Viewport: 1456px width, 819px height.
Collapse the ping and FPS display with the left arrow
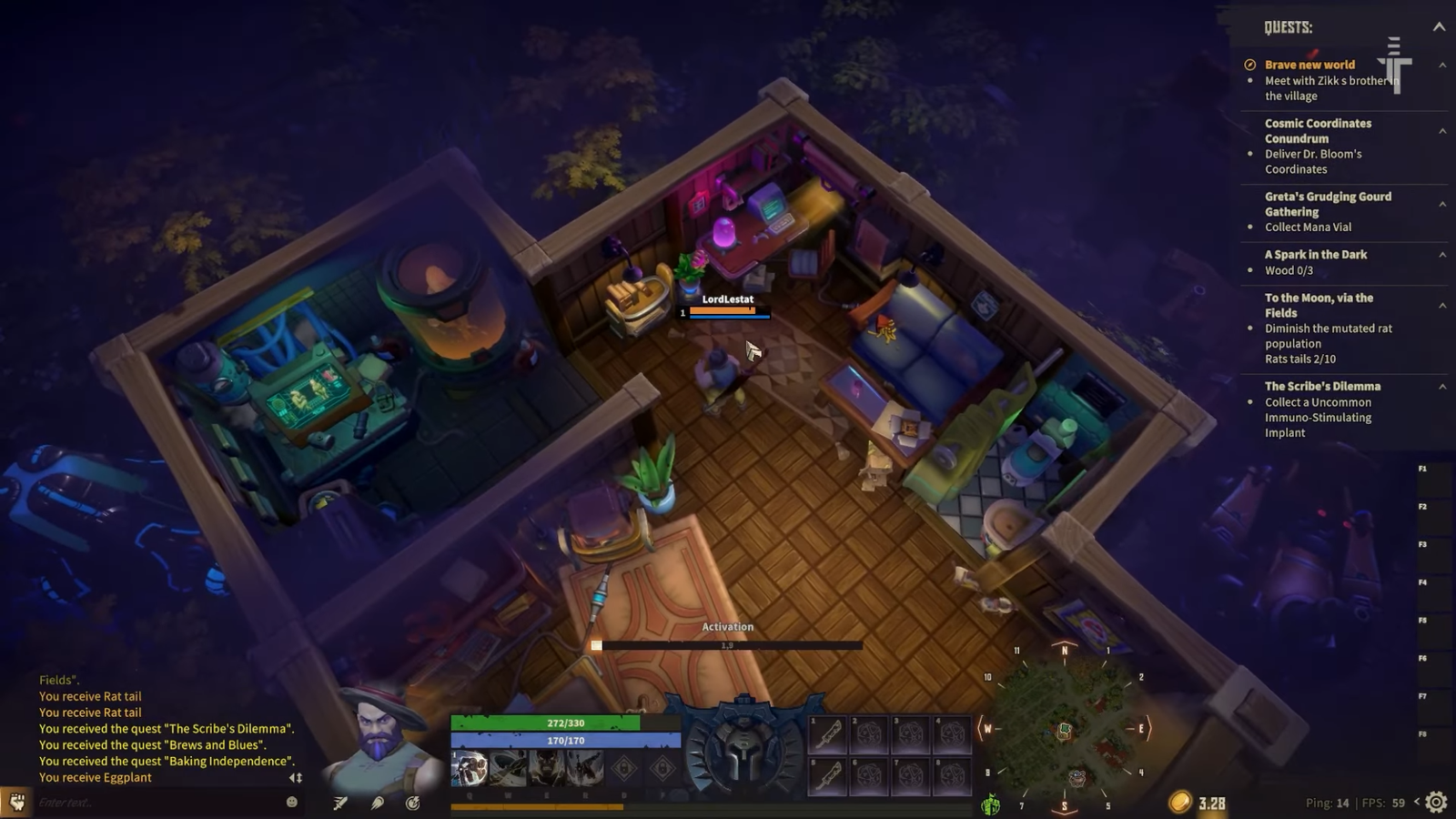[1418, 802]
